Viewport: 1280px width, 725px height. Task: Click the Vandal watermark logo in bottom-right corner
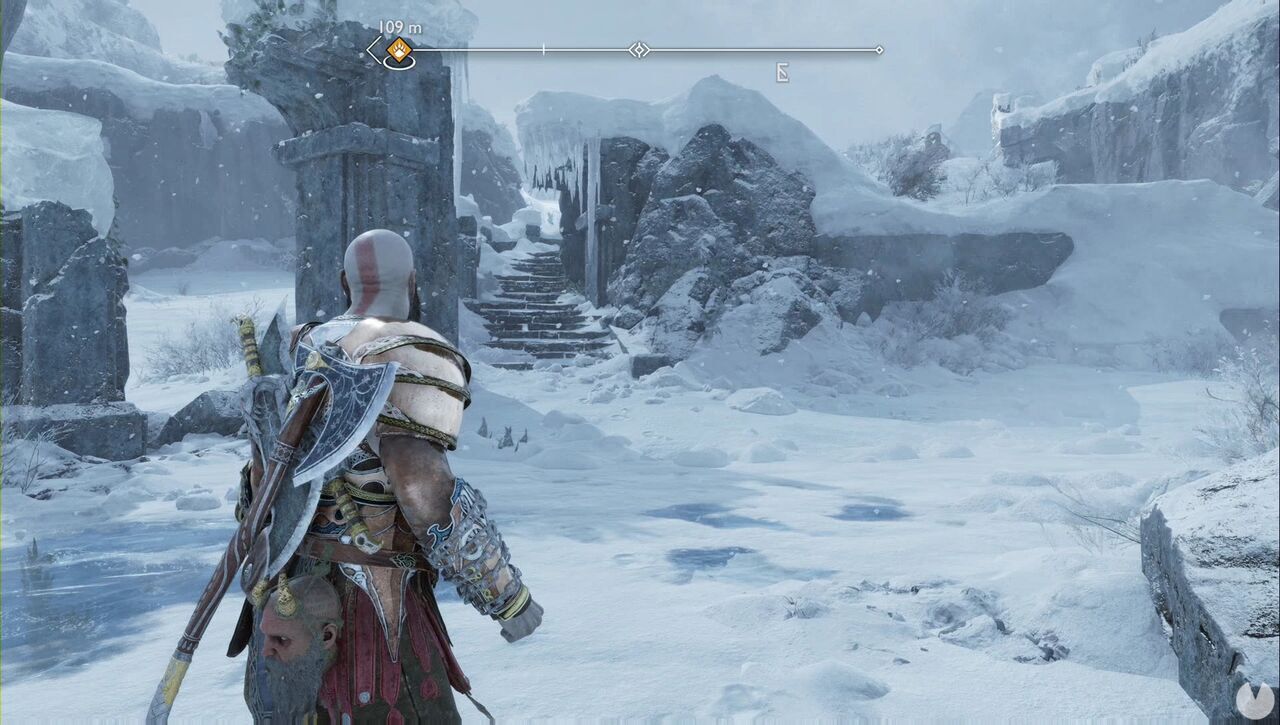[1254, 701]
